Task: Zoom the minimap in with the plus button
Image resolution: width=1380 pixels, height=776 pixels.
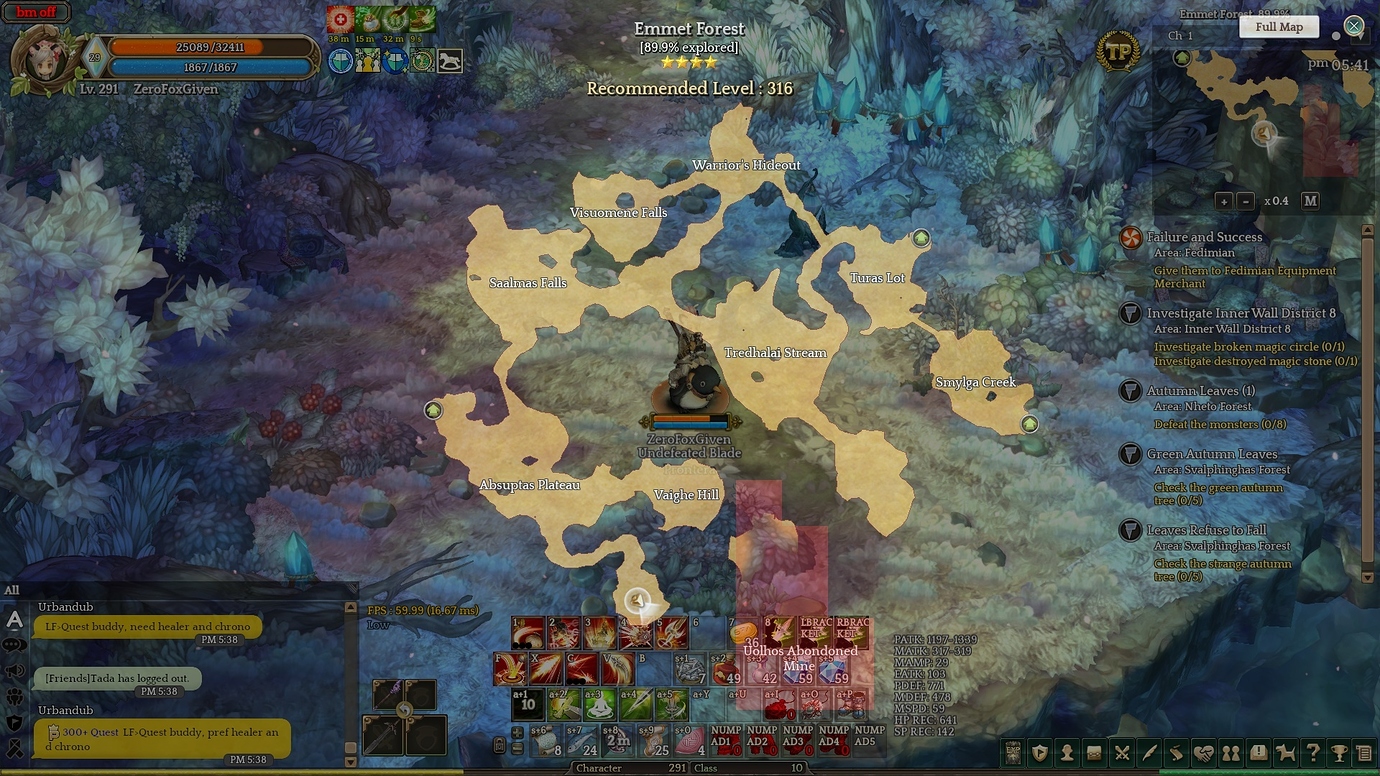Action: 1224,200
